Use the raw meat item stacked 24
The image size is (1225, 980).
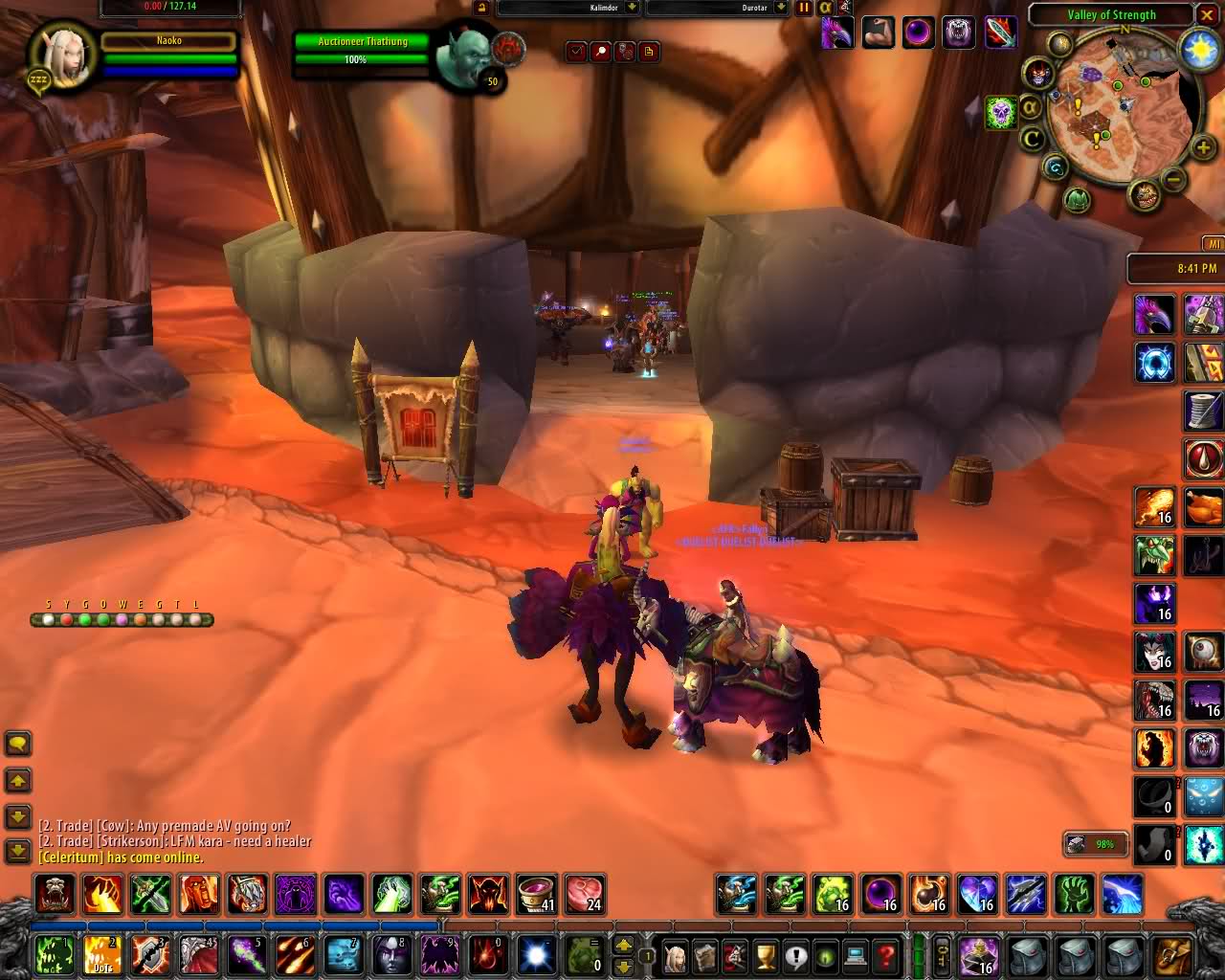click(x=584, y=894)
